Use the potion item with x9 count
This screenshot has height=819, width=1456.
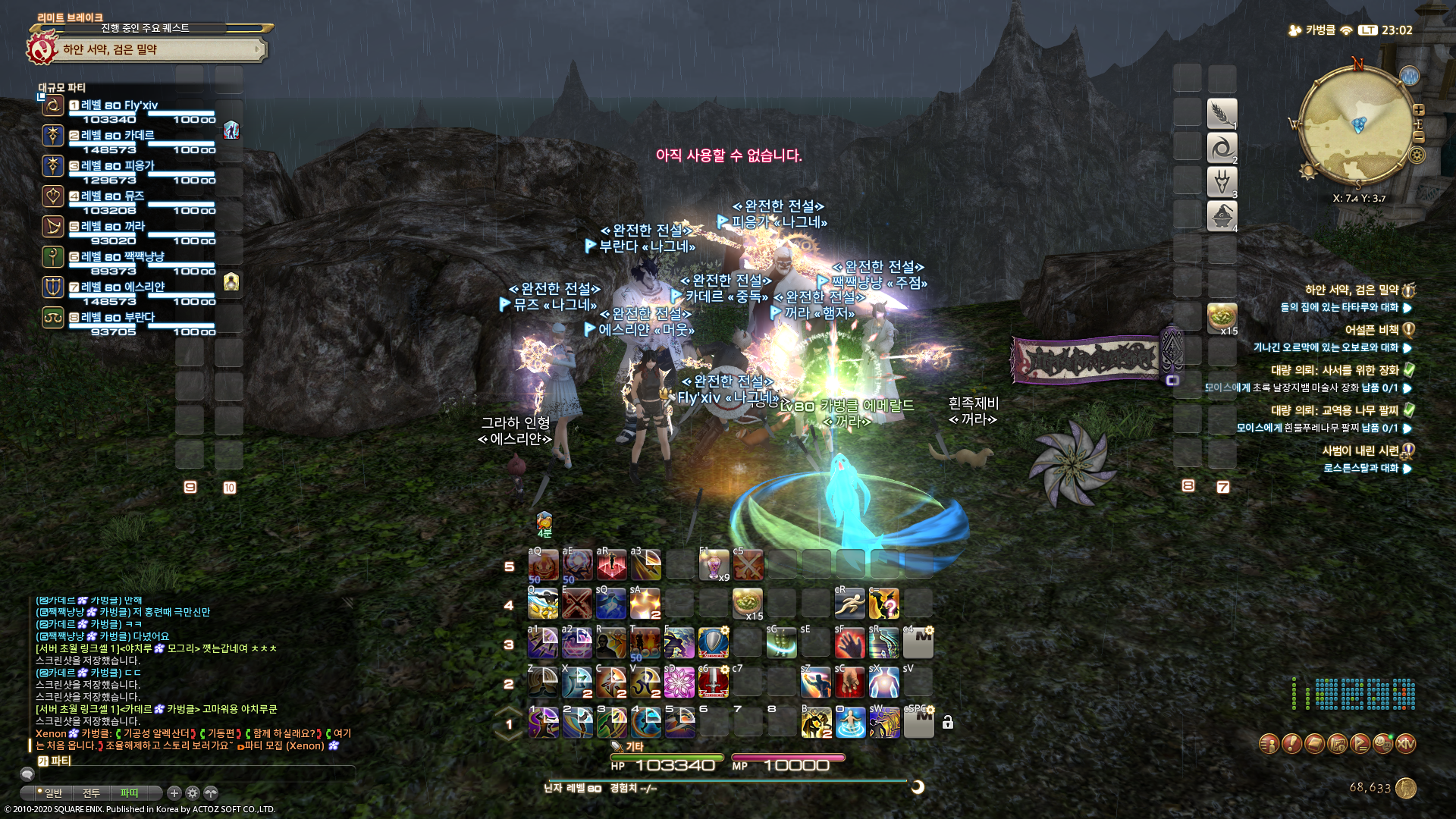(x=714, y=565)
